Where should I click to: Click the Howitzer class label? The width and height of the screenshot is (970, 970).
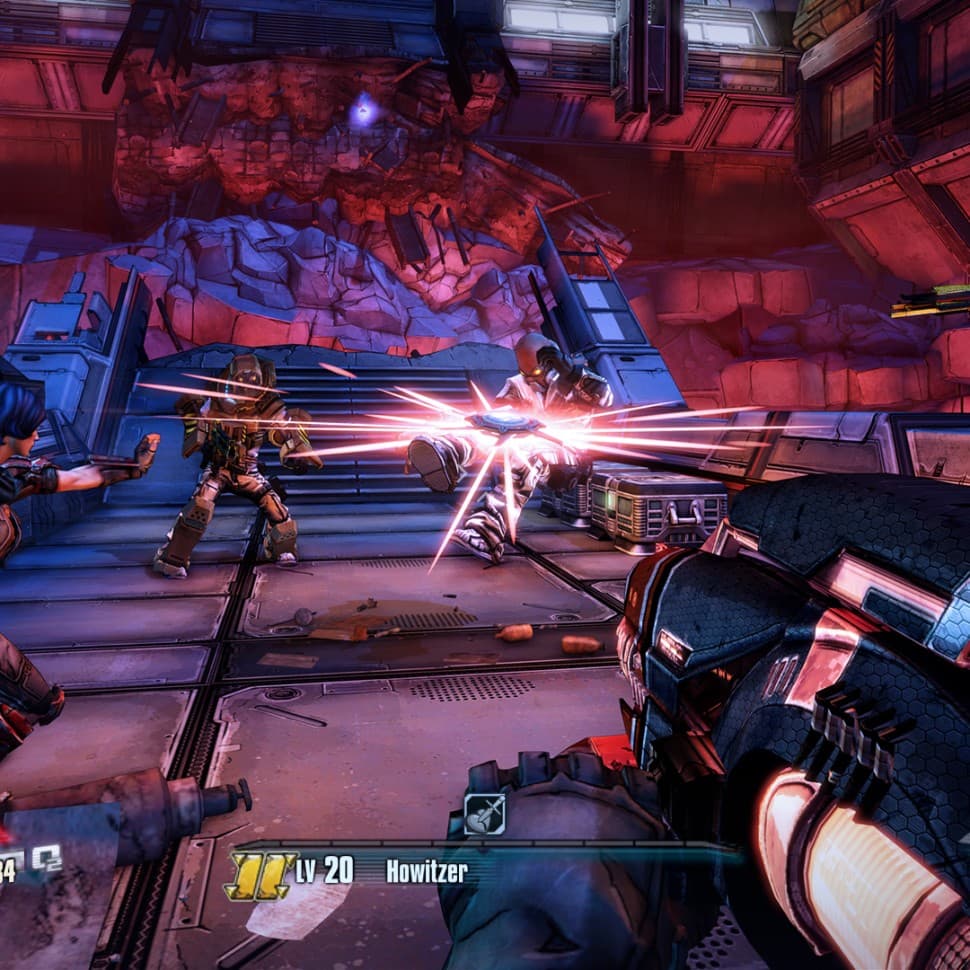(427, 871)
